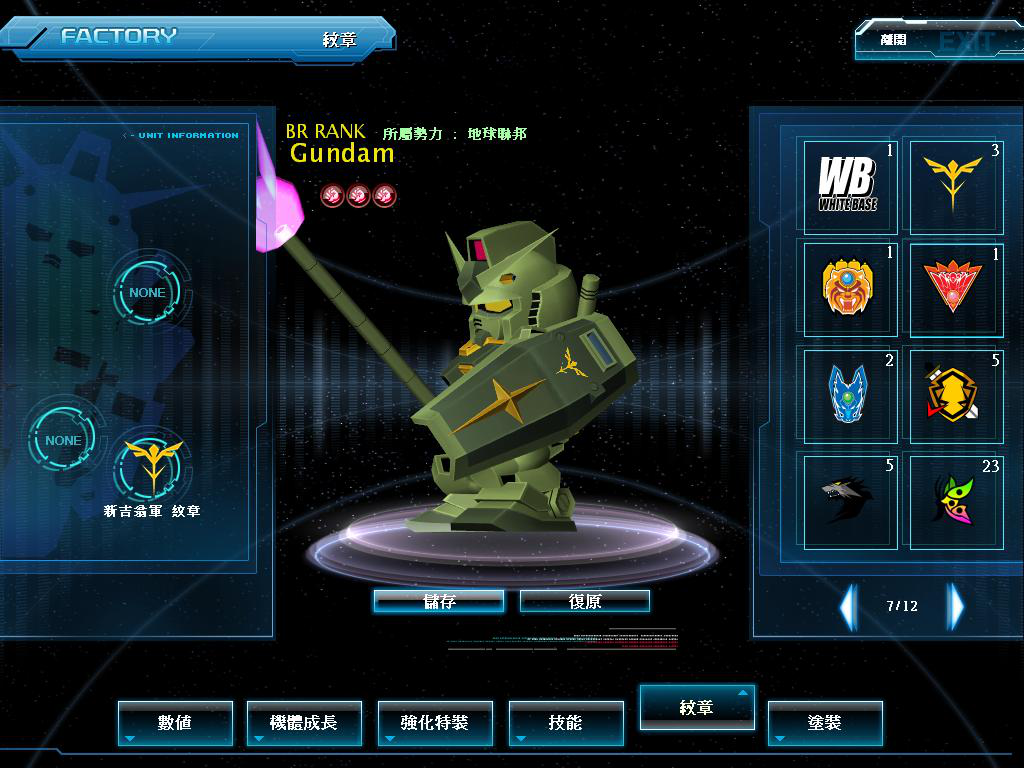Choose the orange hexagon sword emblem
Viewport: 1024px width, 768px height.
click(954, 394)
